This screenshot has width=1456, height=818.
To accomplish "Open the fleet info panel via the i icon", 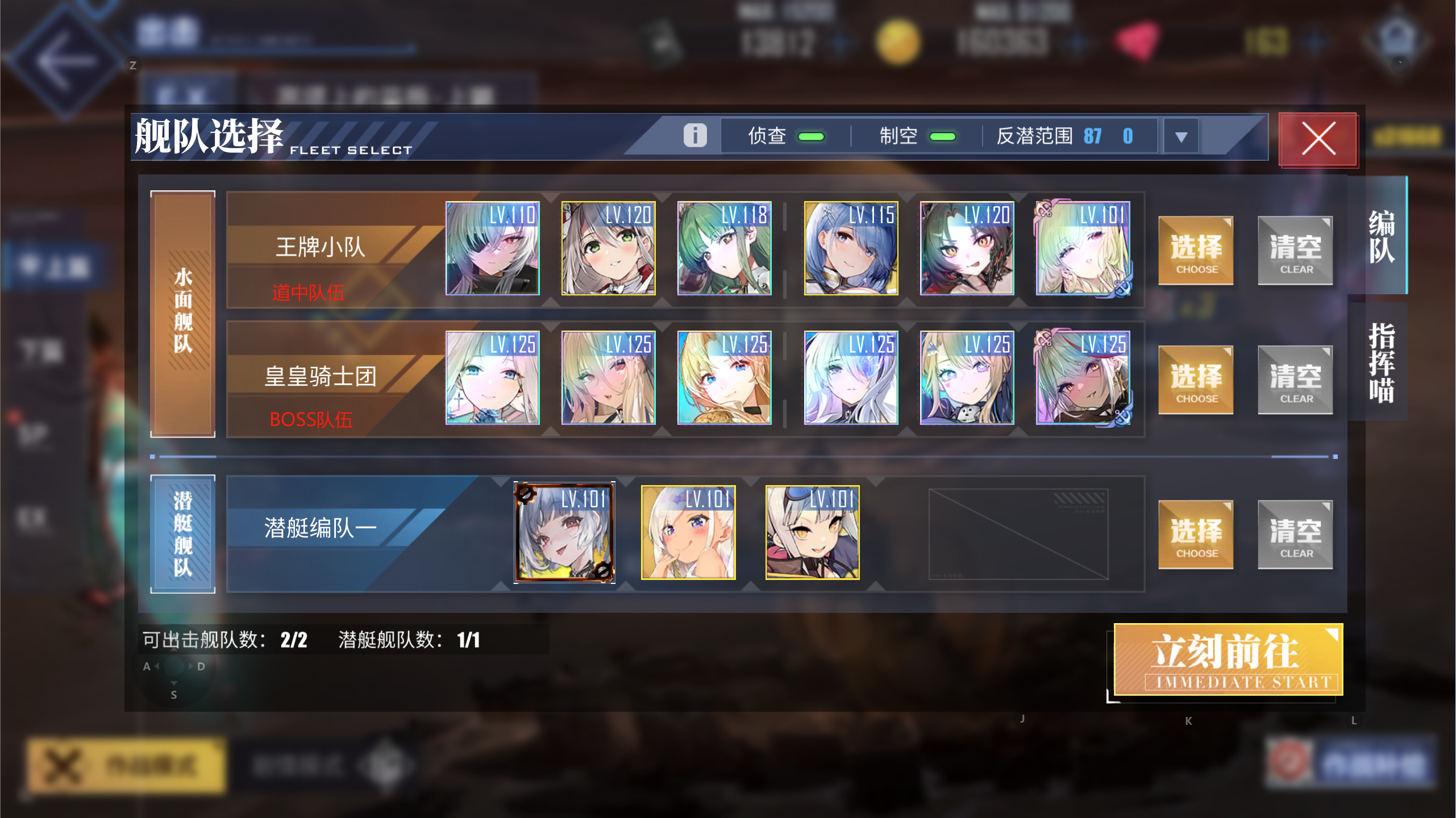I will click(694, 135).
